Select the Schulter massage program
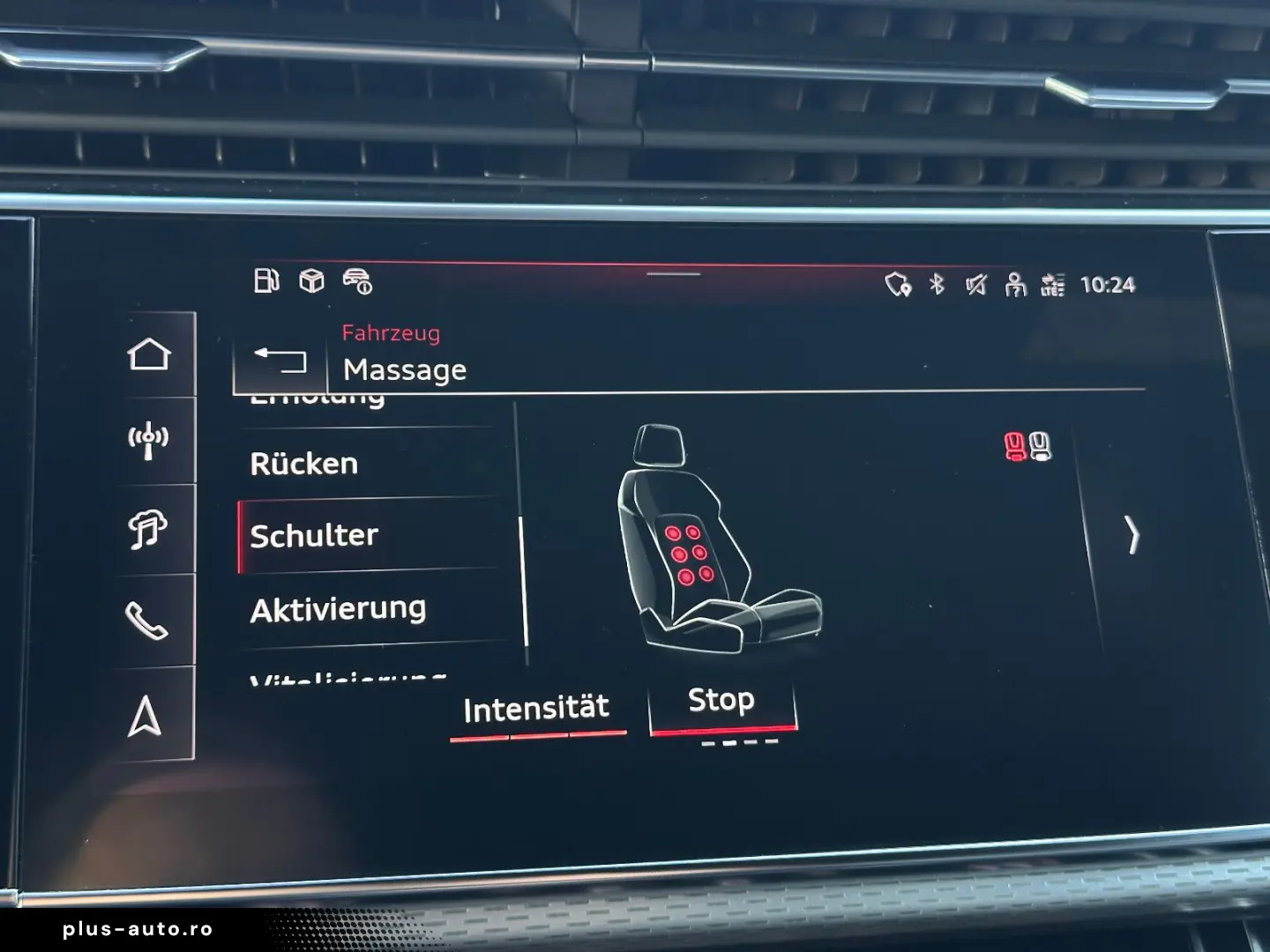1270x952 pixels. point(312,534)
